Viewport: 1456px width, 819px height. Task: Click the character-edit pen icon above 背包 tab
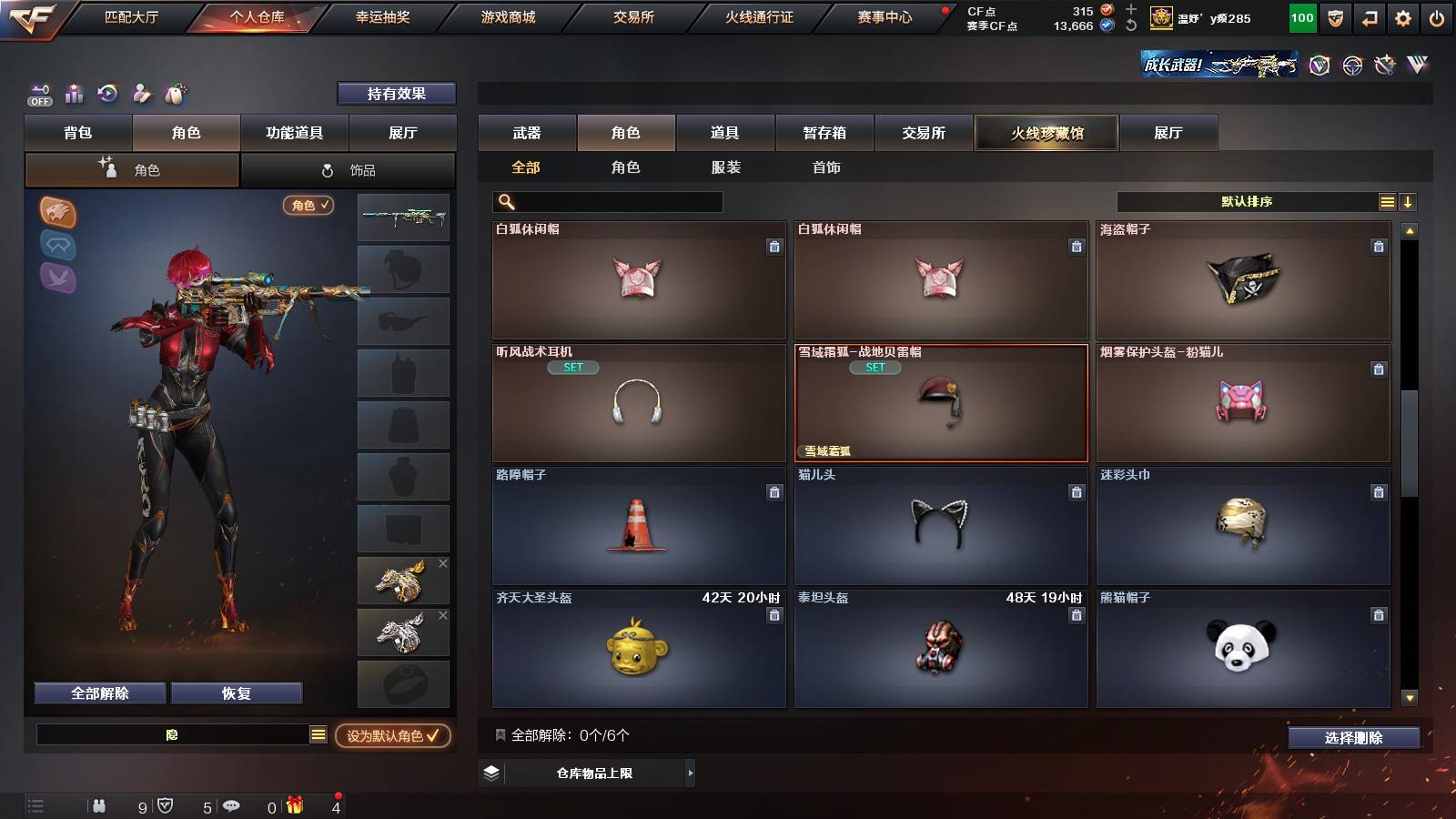[x=141, y=93]
